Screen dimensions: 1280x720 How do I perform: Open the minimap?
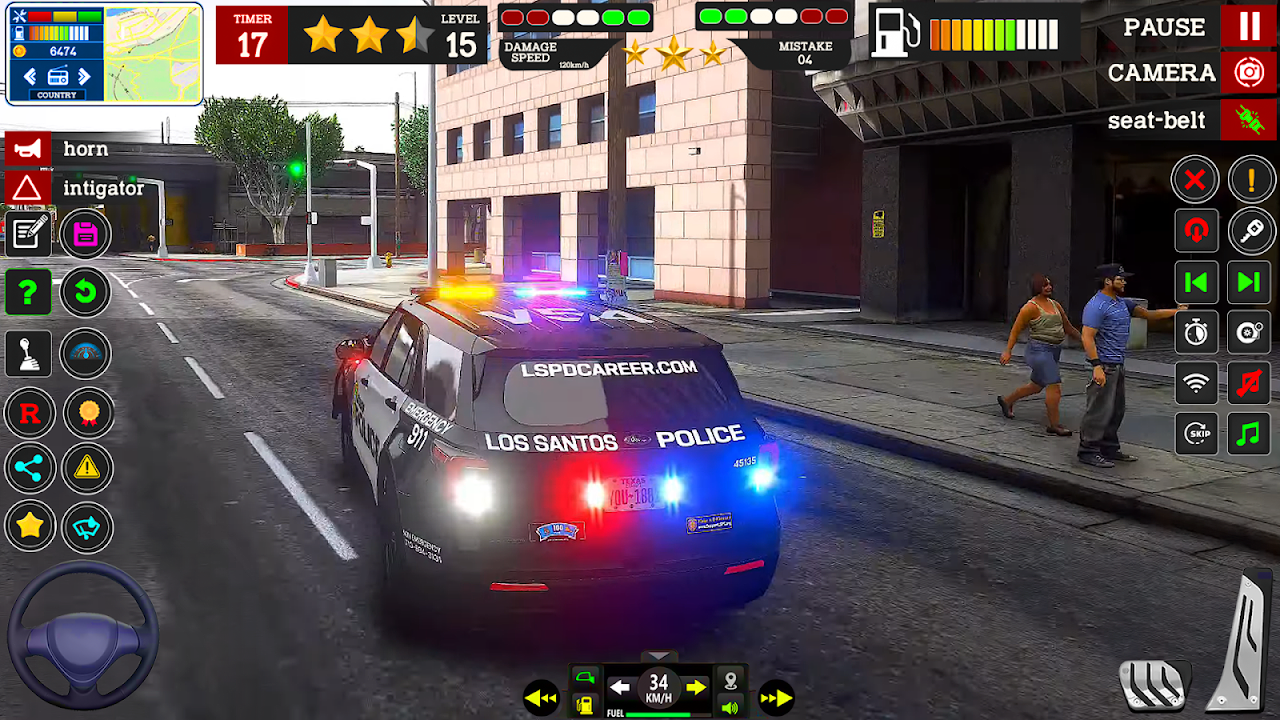coord(151,55)
